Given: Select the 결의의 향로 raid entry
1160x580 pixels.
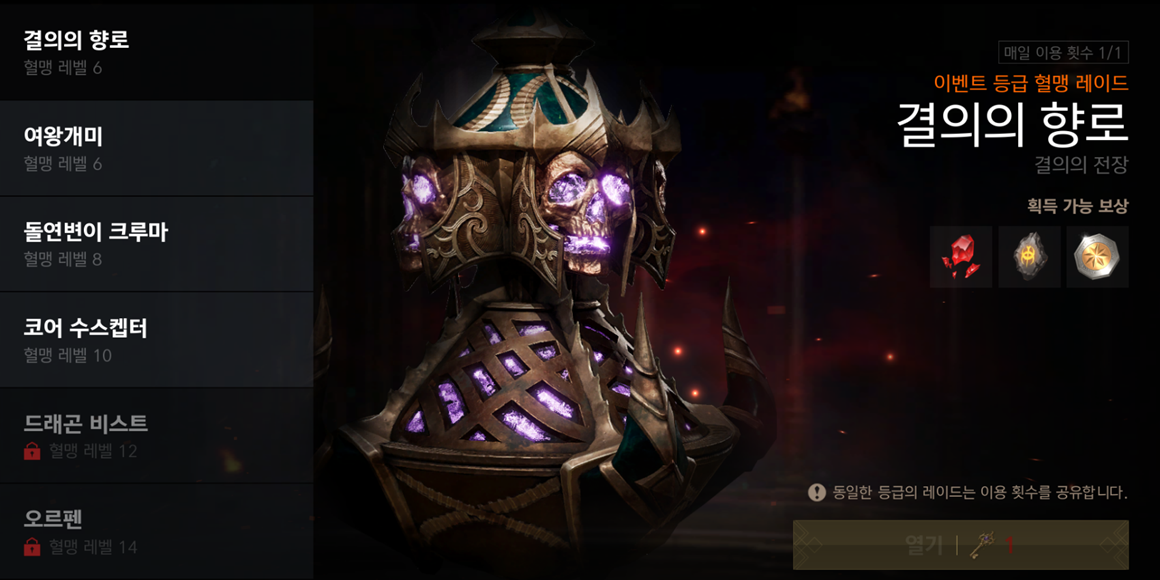Looking at the screenshot, I should point(156,52).
